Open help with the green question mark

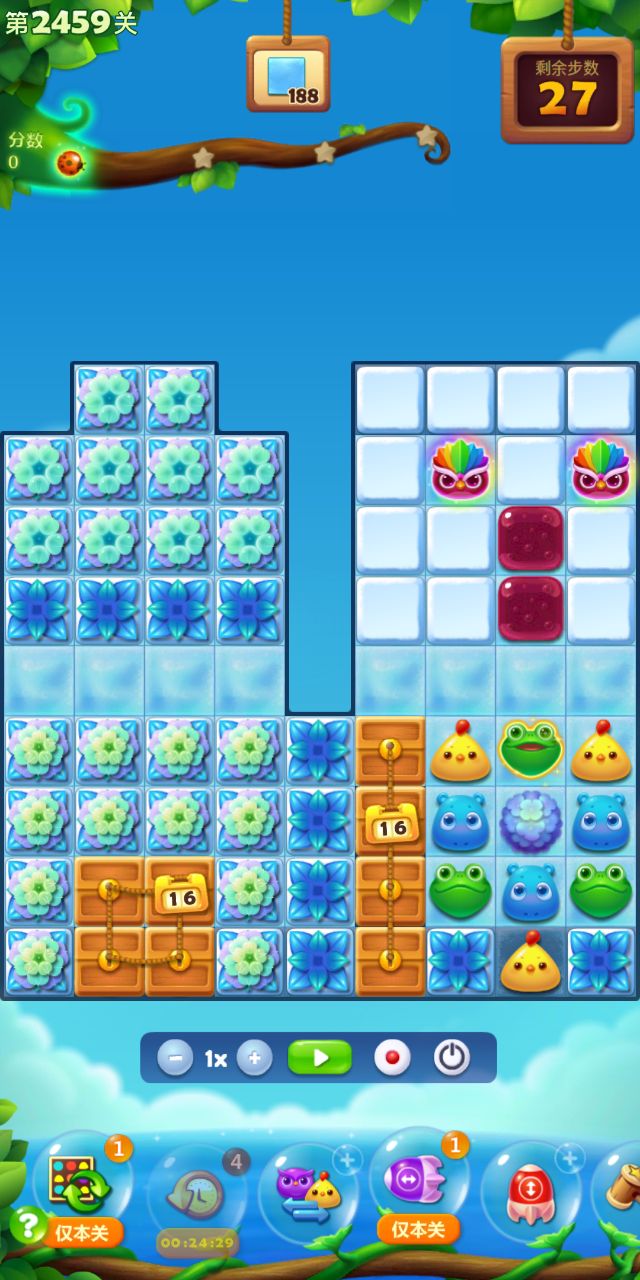tap(28, 1224)
